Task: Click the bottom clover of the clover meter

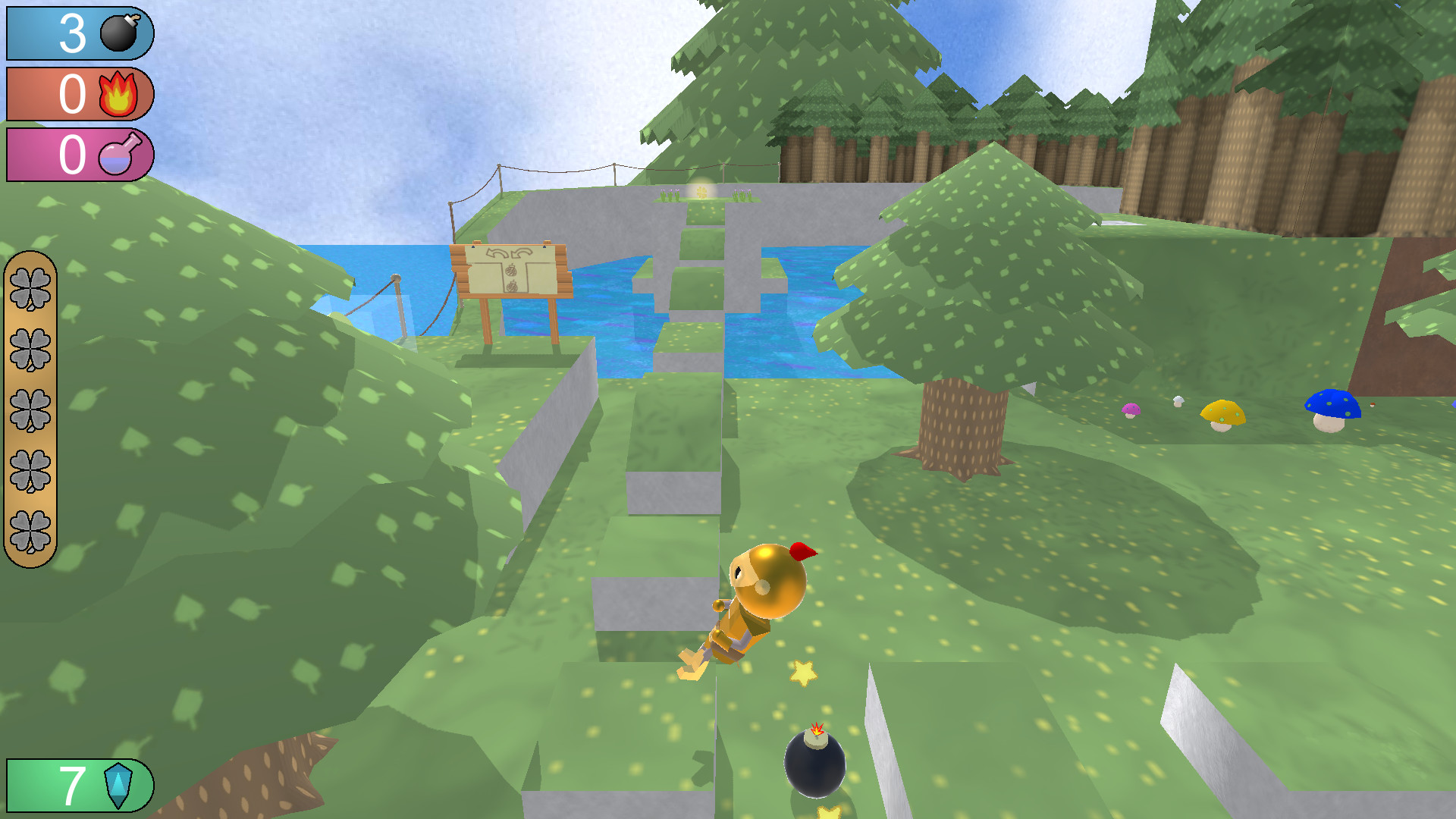Action: pos(33,526)
